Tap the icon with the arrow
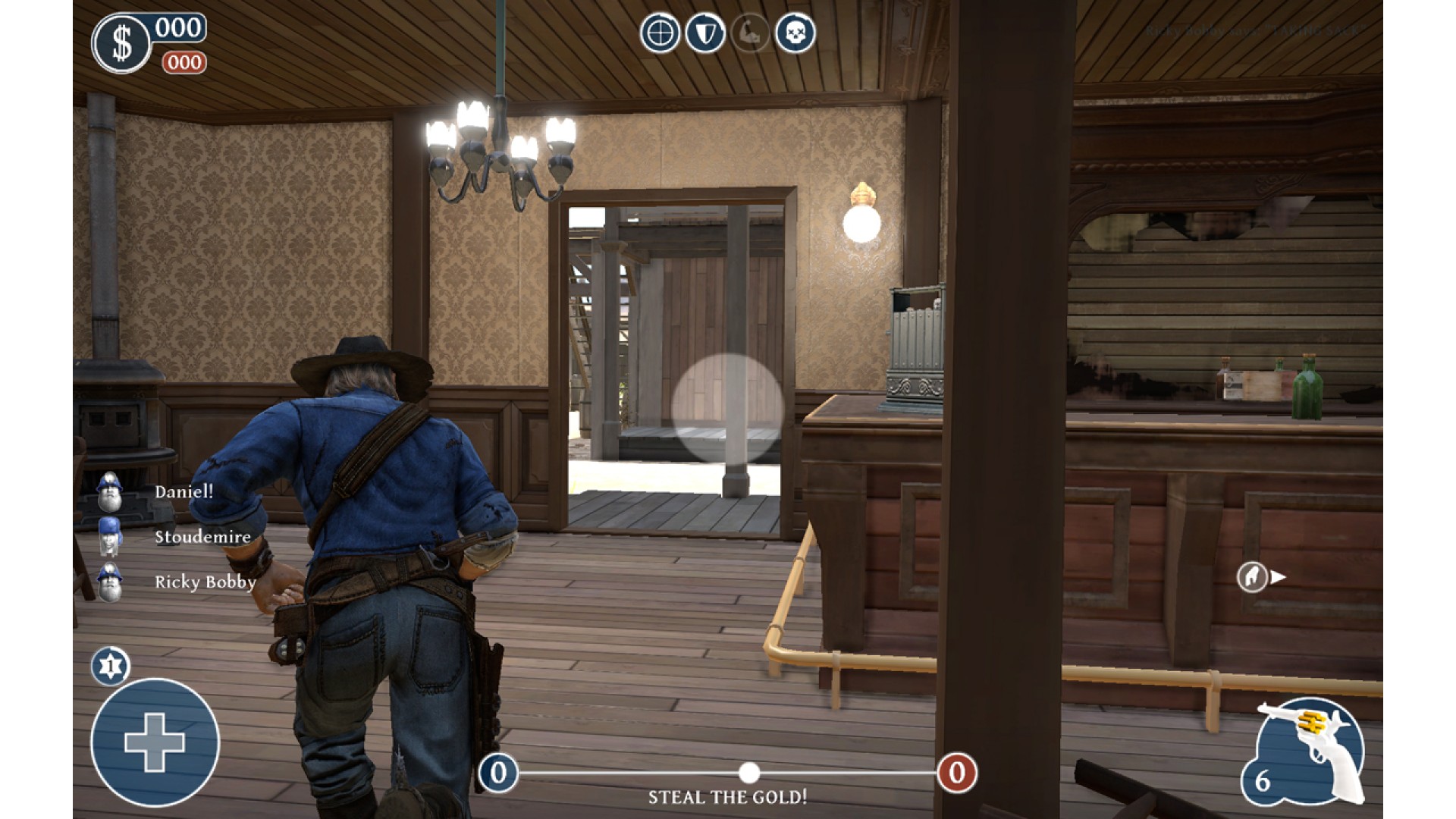 coord(1261,577)
